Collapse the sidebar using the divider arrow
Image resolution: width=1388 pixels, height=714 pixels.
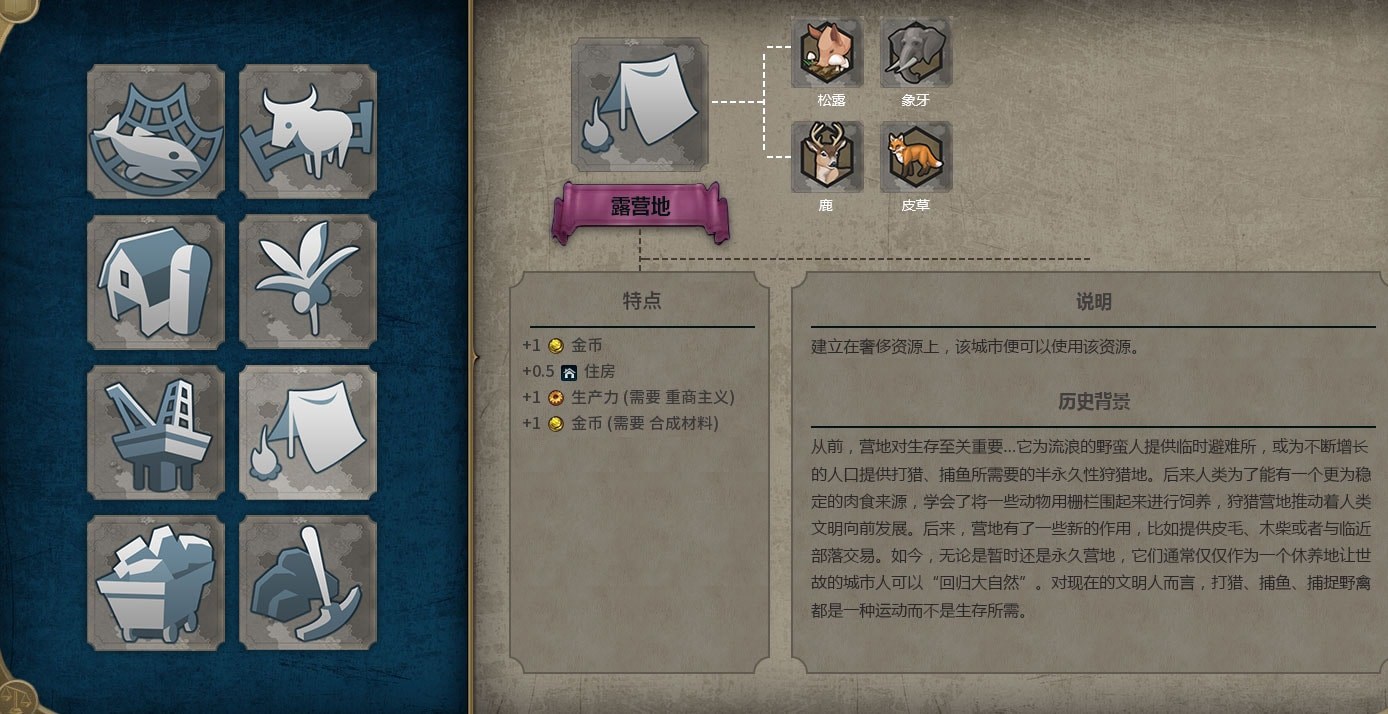pos(475,357)
